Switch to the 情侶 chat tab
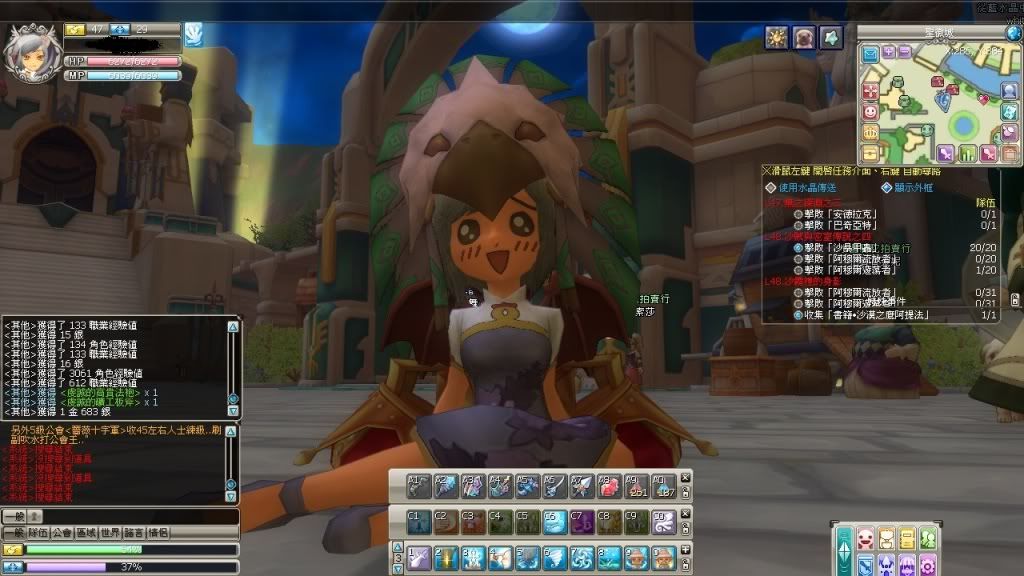The image size is (1024, 576). [x=158, y=533]
